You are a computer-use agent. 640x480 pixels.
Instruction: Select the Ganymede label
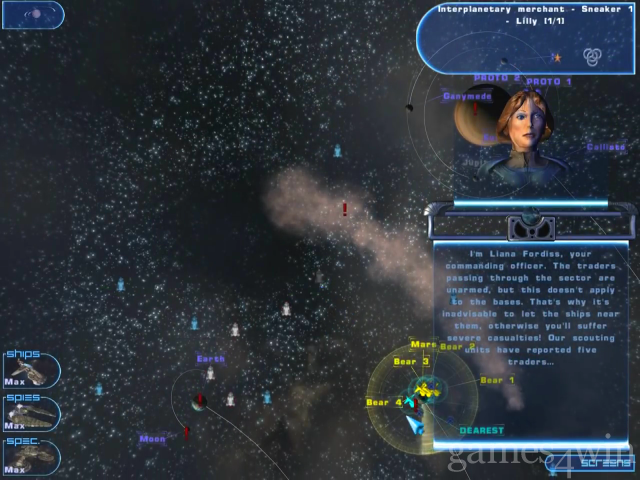[x=467, y=97]
